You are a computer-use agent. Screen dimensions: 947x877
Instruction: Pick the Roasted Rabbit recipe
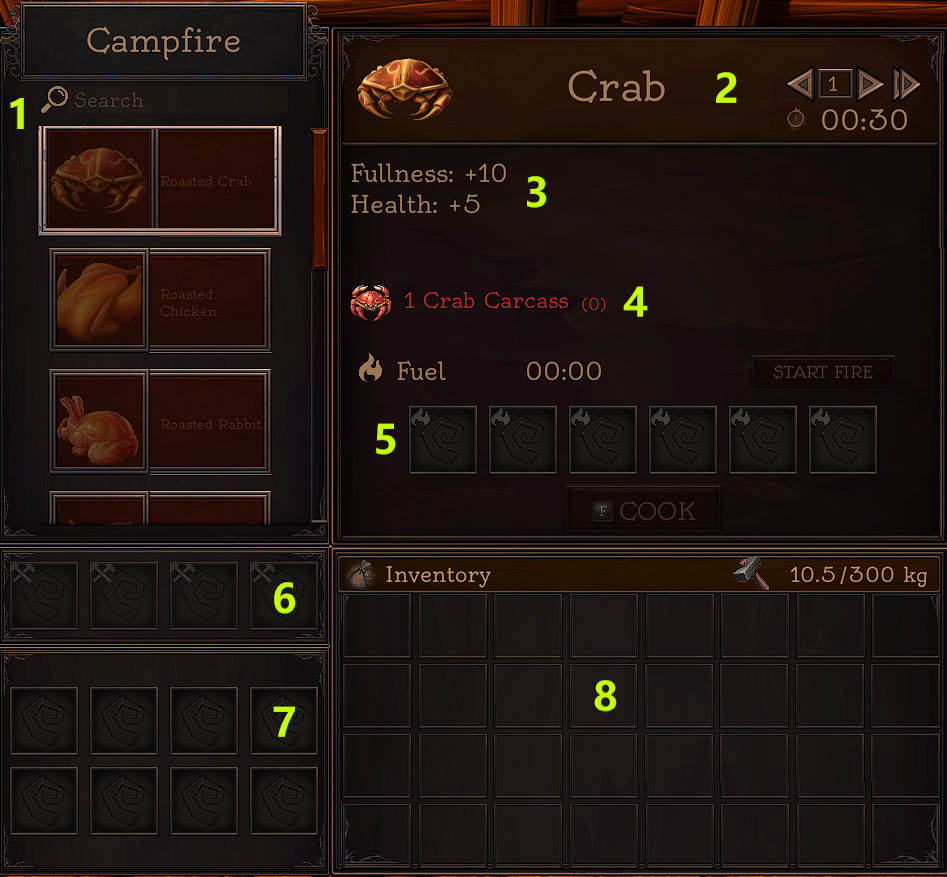tap(160, 421)
